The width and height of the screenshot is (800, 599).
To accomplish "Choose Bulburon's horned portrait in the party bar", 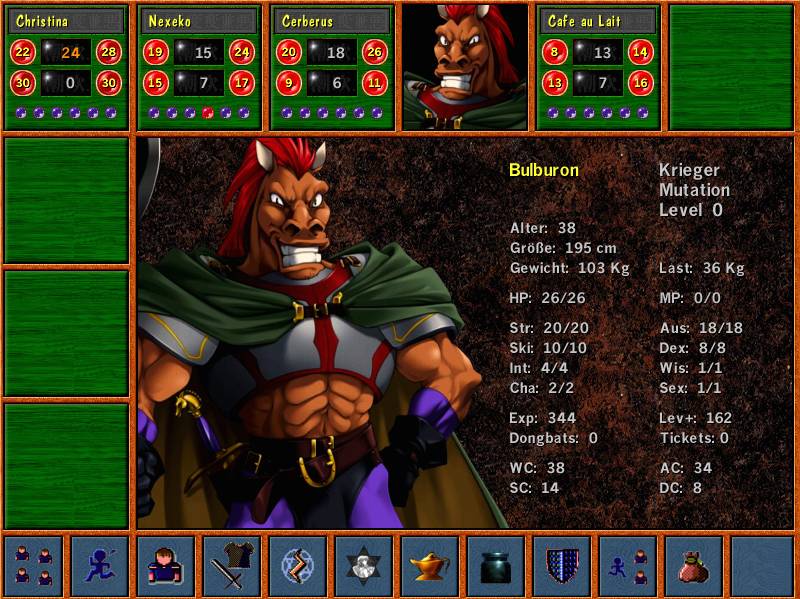I will tap(465, 67).
